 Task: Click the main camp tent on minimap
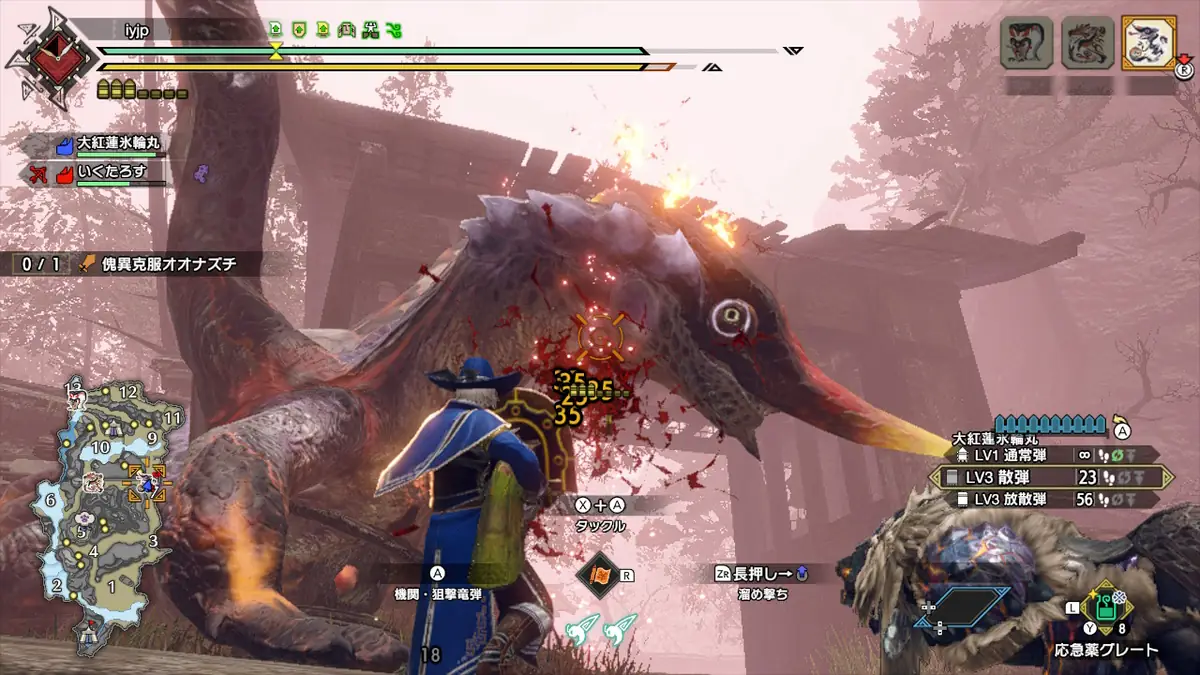click(x=89, y=632)
